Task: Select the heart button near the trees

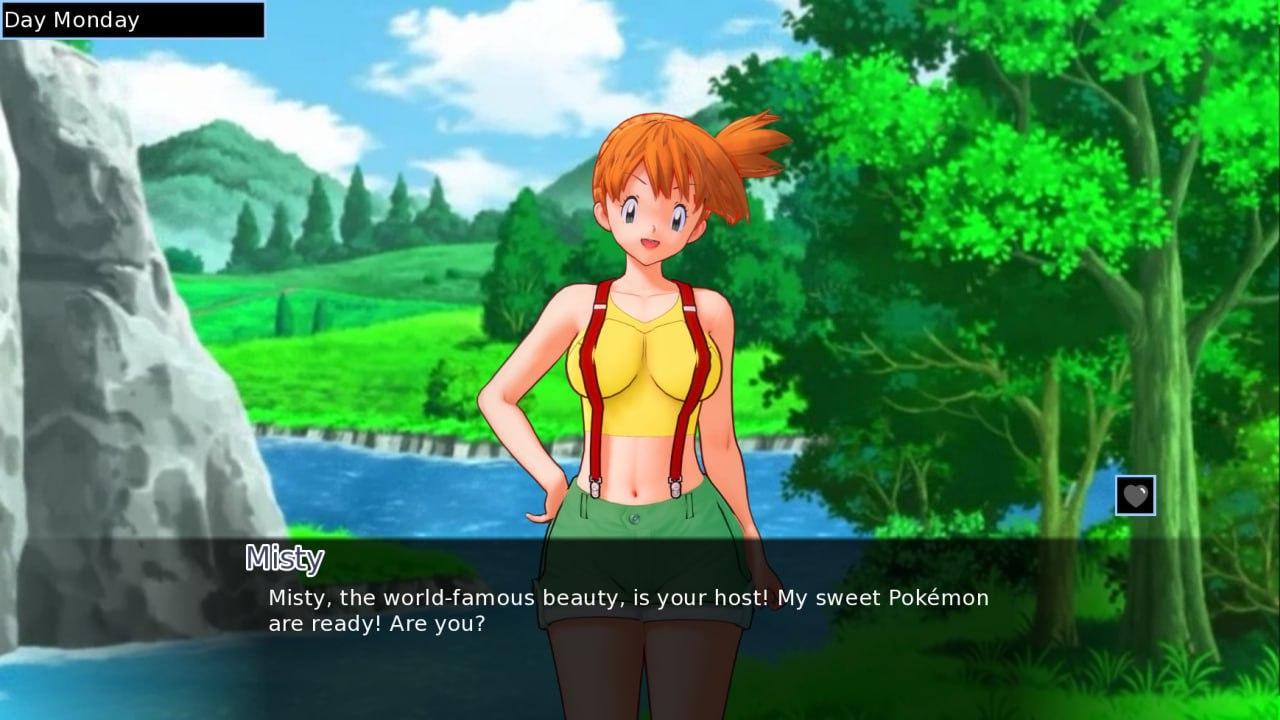Action: 1135,494
